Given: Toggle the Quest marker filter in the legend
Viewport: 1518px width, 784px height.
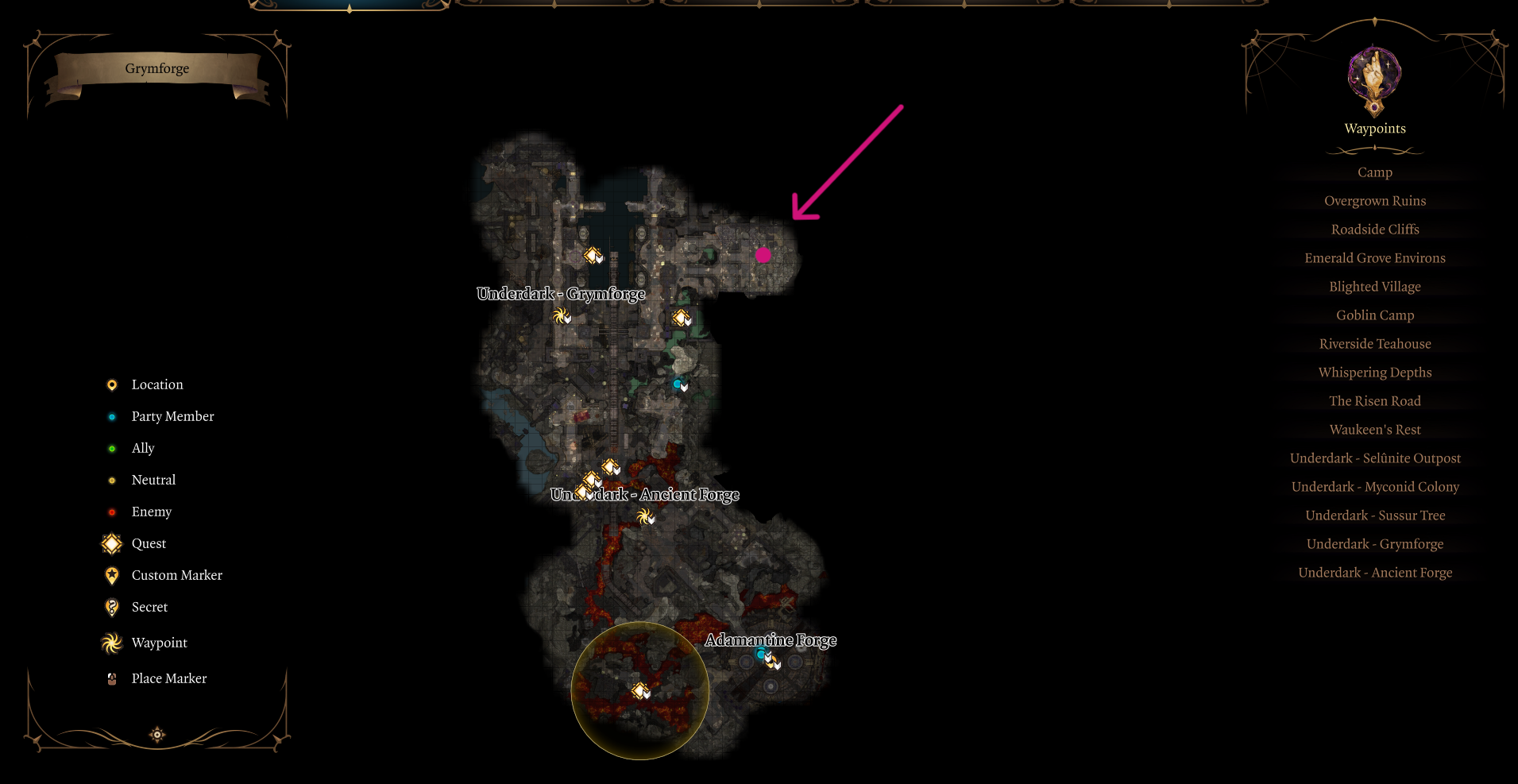Looking at the screenshot, I should 111,543.
